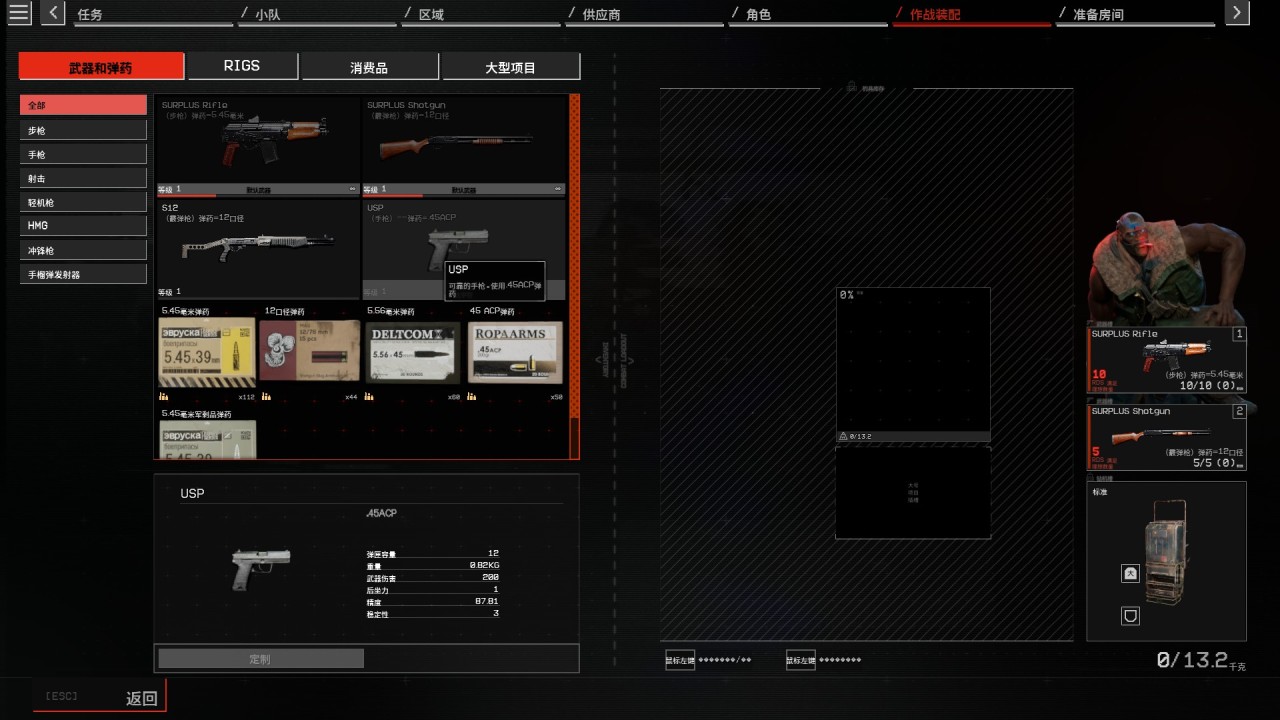Select the SURPLUS Rifle in weapon list

coord(257,142)
